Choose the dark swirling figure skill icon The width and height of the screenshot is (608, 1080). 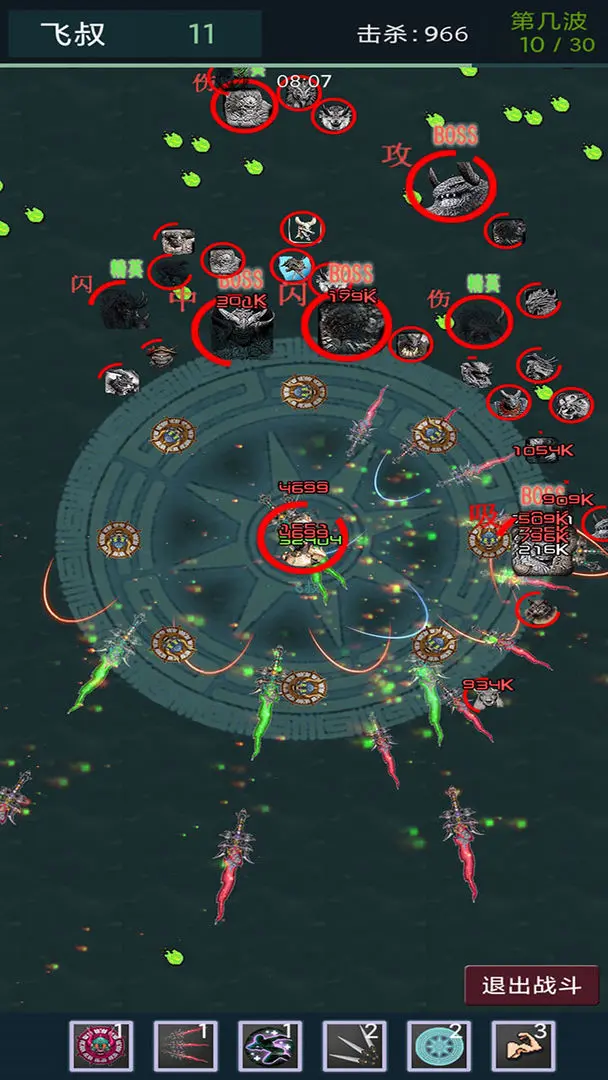(x=270, y=1047)
